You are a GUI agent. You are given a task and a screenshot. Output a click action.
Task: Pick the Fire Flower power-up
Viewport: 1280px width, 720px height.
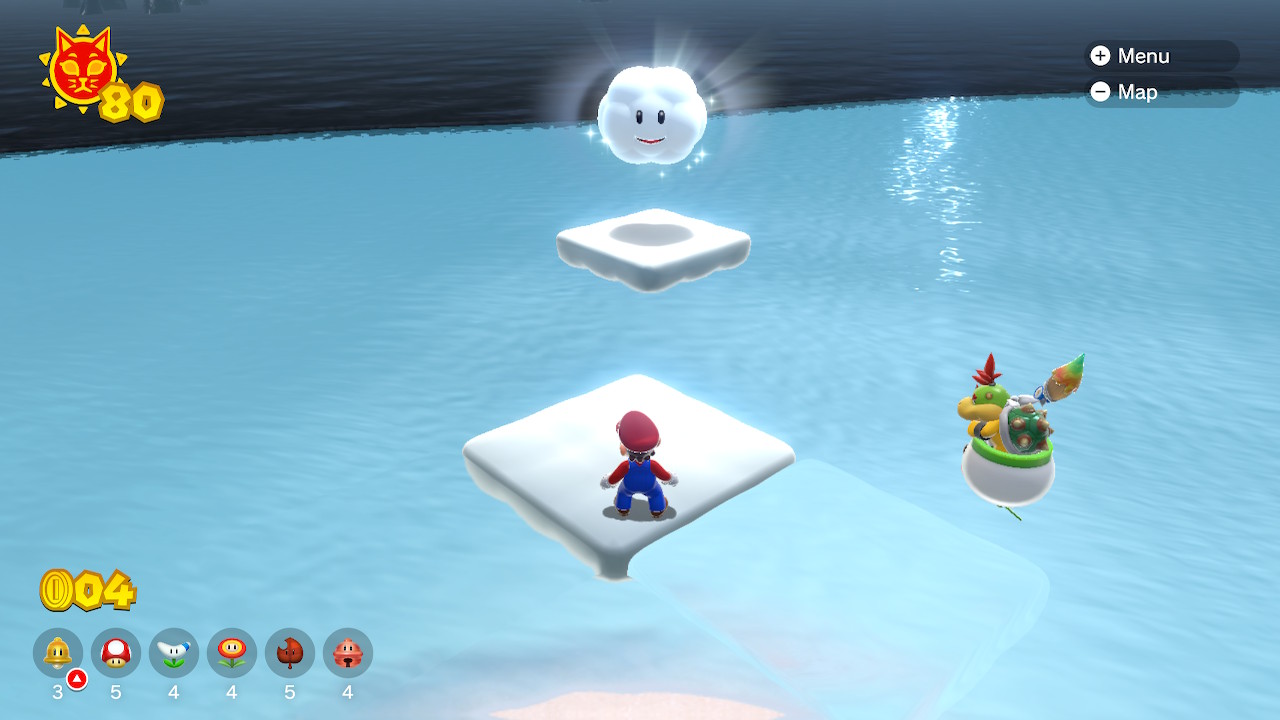pyautogui.click(x=232, y=653)
